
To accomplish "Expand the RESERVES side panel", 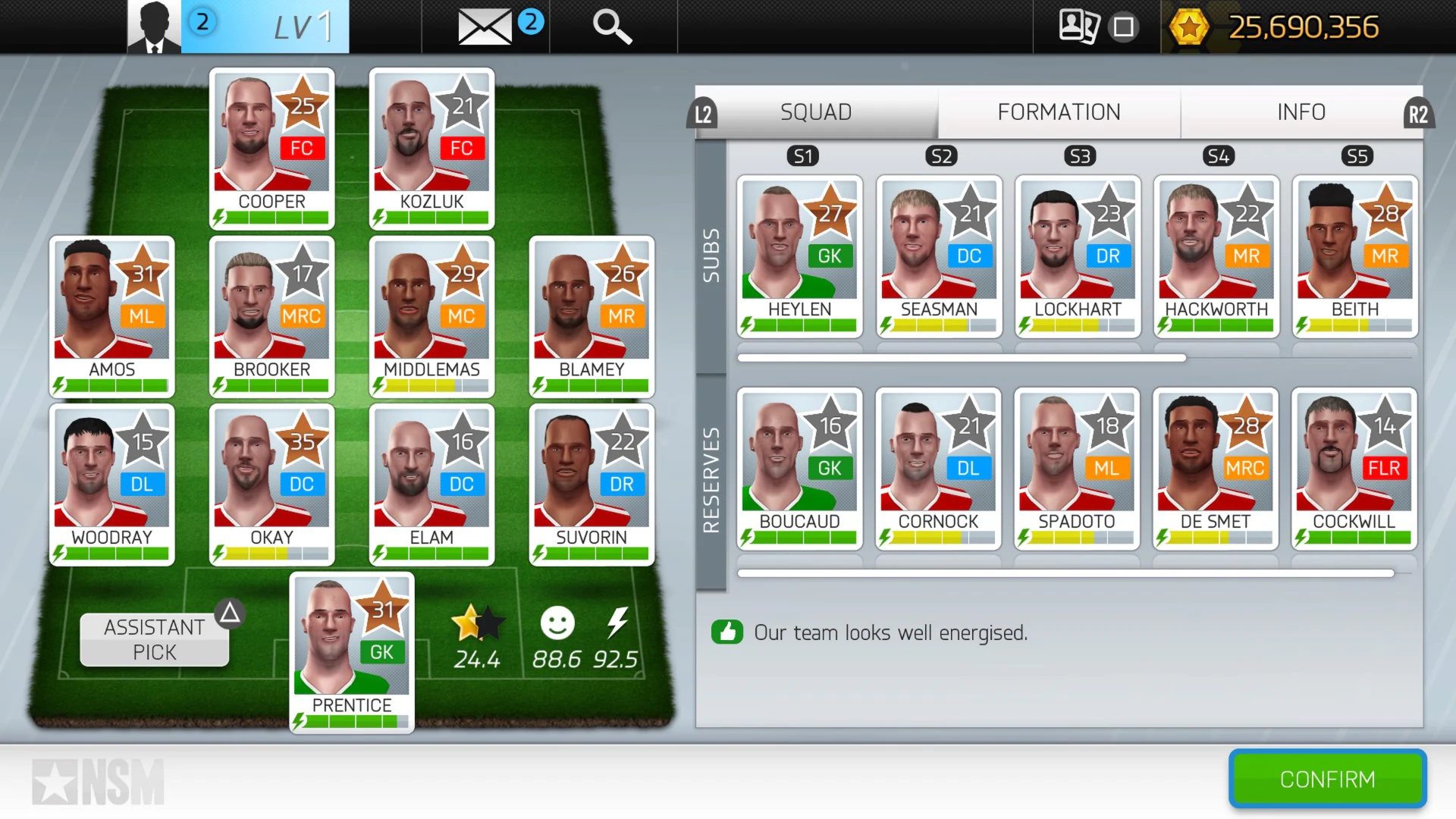I will pyautogui.click(x=711, y=470).
